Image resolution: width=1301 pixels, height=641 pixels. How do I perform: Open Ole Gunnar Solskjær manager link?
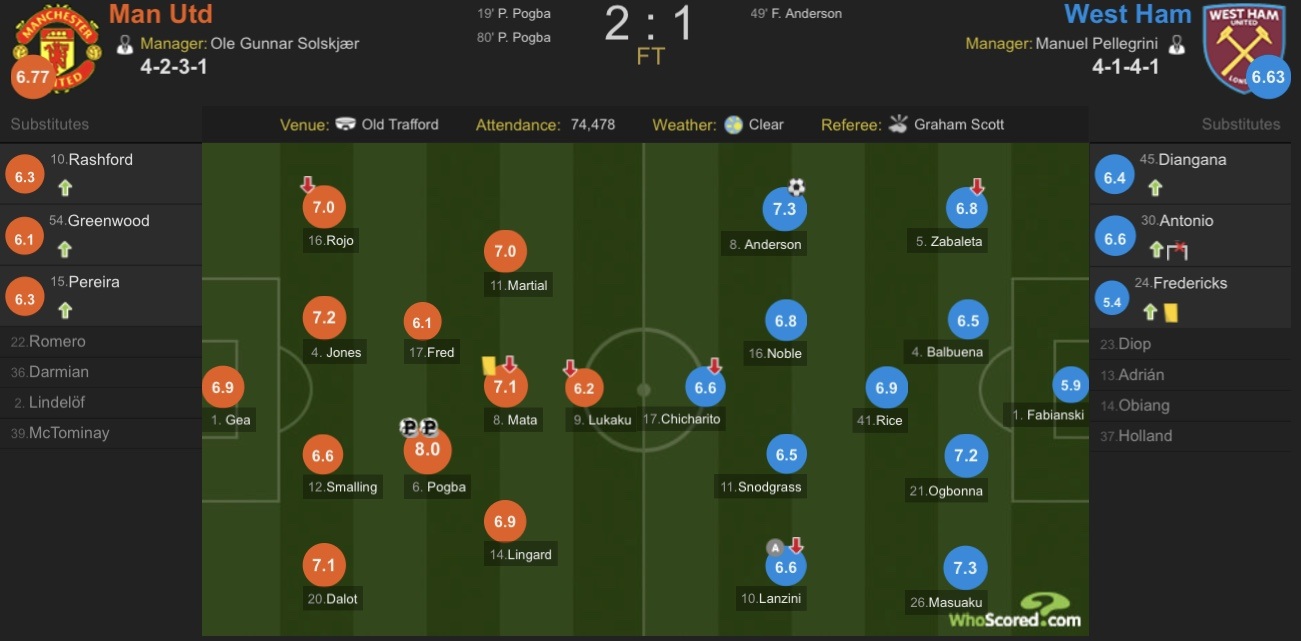284,44
